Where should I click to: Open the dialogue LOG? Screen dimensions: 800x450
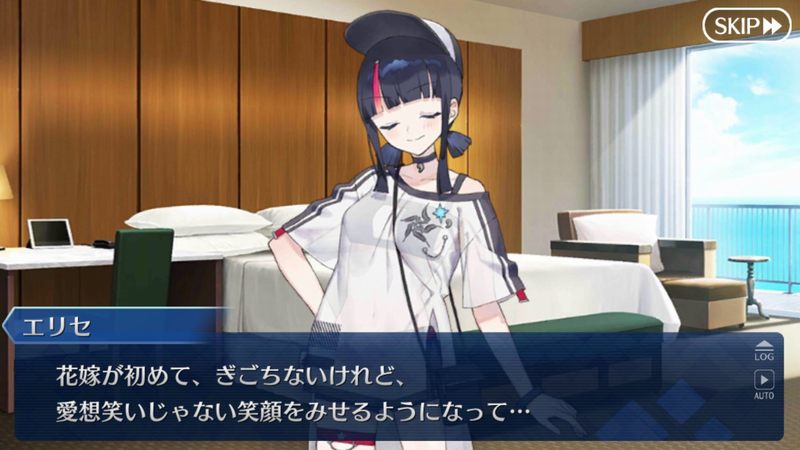(x=764, y=348)
